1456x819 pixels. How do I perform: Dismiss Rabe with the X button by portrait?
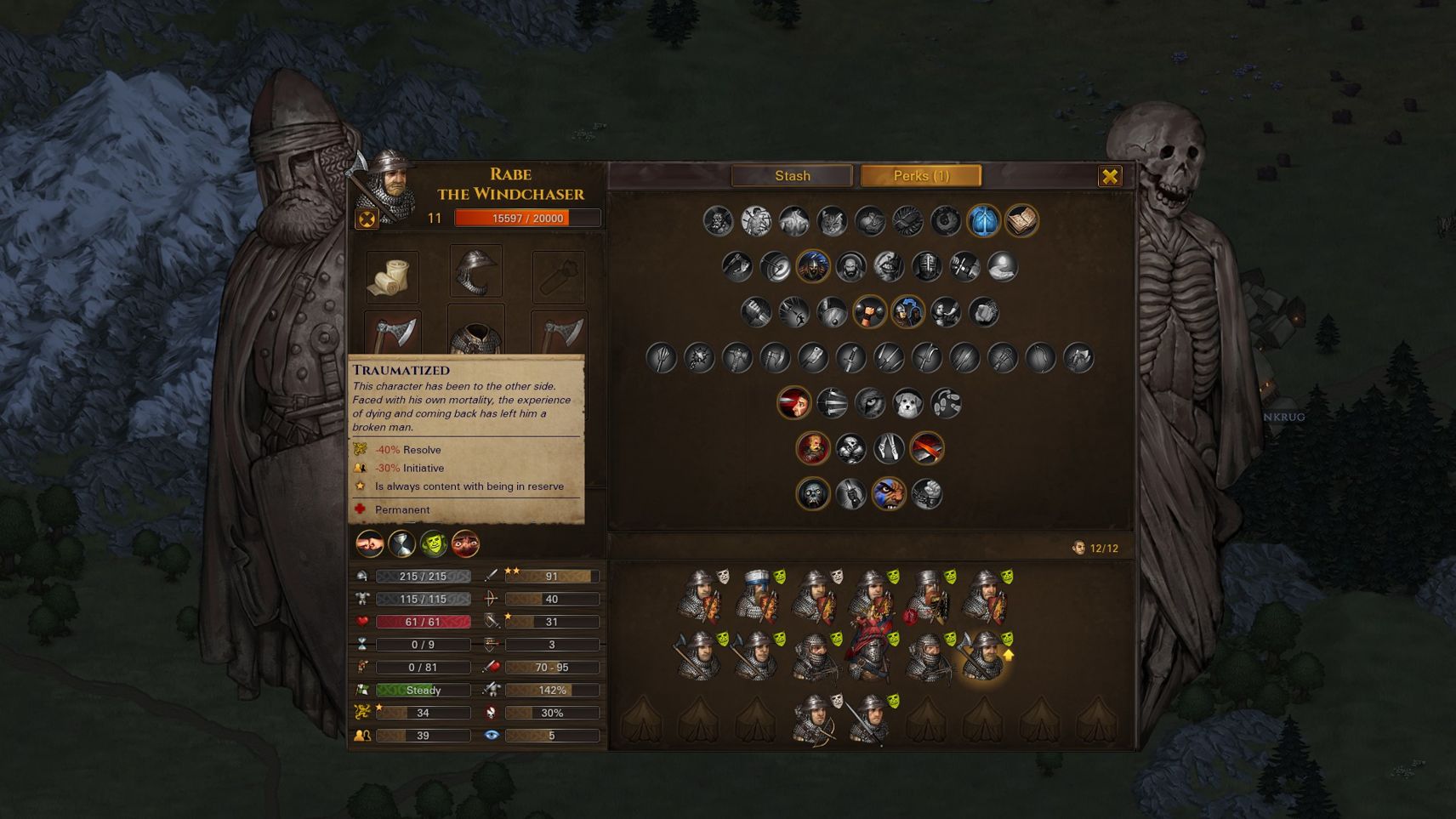[367, 219]
